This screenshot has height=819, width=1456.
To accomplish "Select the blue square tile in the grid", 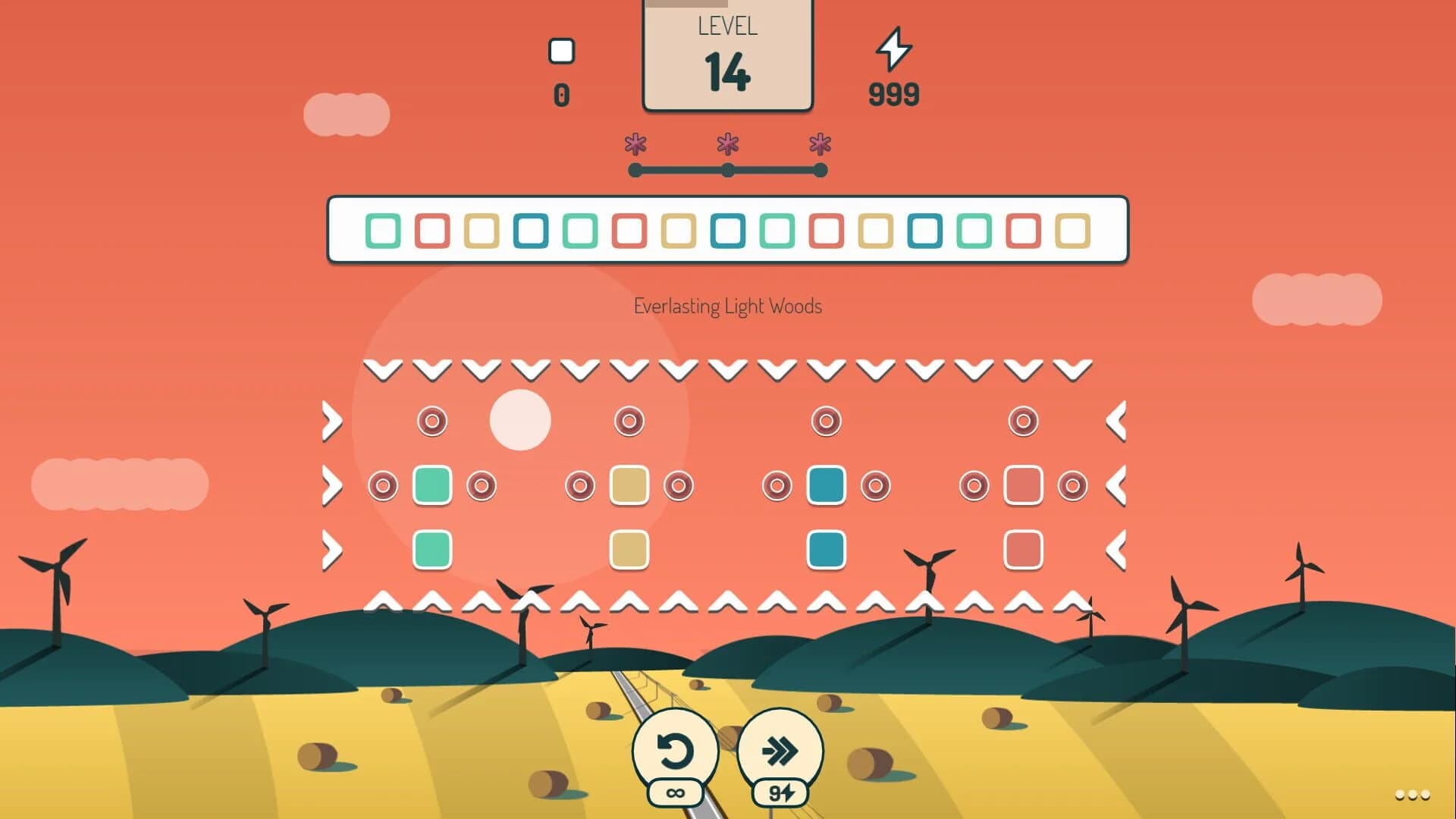I will pyautogui.click(x=827, y=486).
